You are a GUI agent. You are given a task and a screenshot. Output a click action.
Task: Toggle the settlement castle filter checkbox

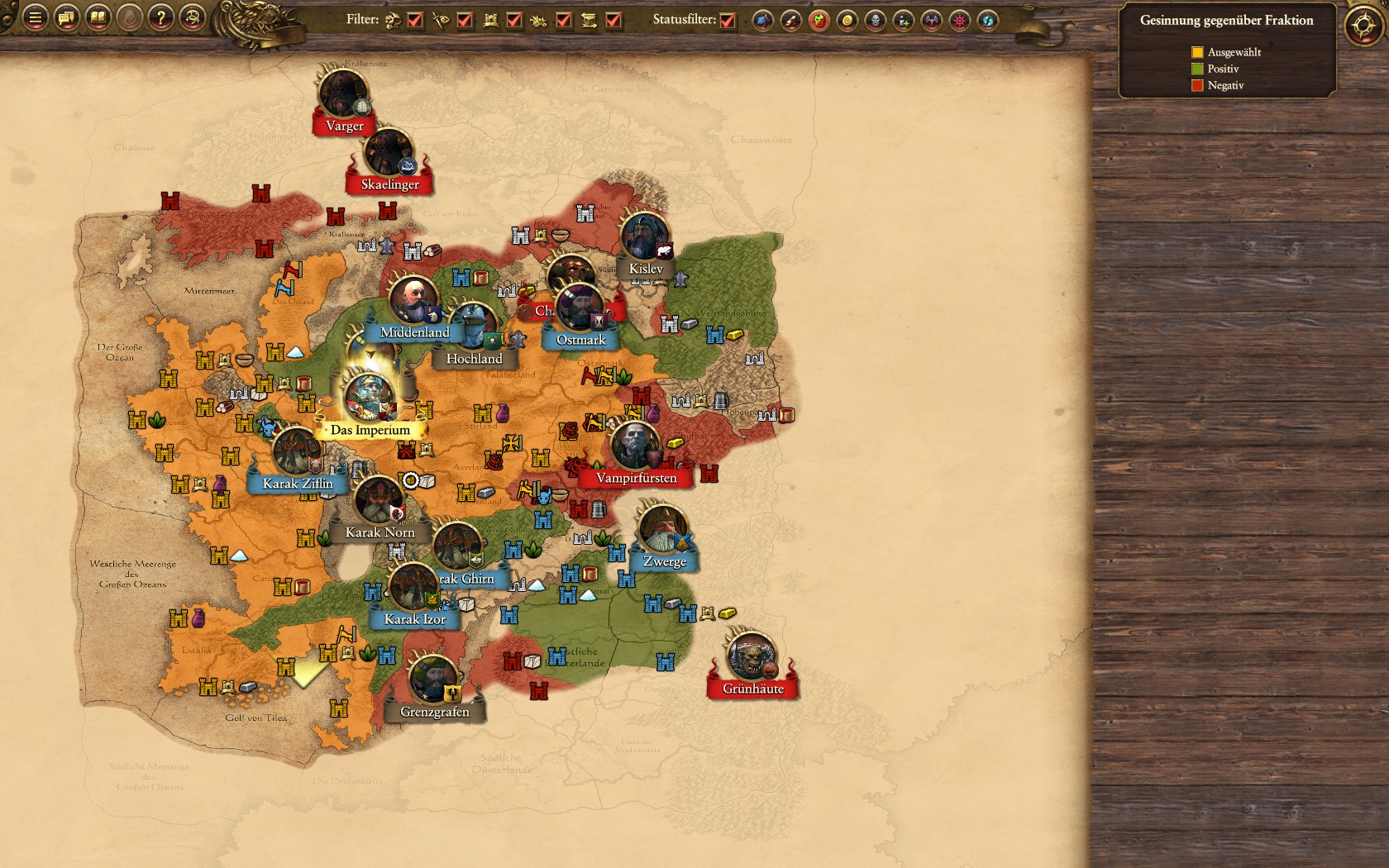pyautogui.click(x=514, y=21)
